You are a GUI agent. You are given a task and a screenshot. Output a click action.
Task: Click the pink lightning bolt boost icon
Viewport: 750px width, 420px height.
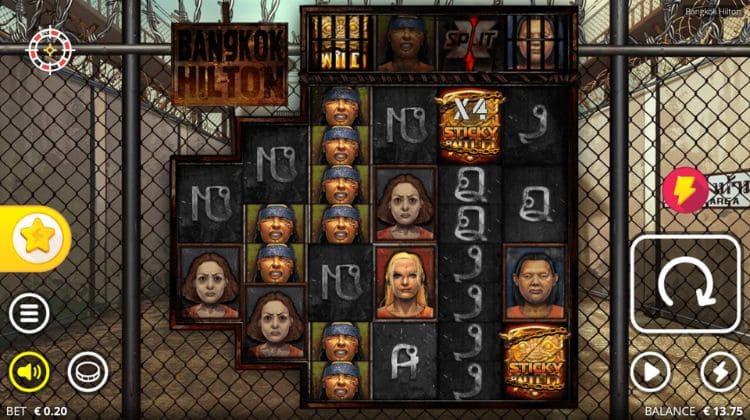tap(685, 190)
